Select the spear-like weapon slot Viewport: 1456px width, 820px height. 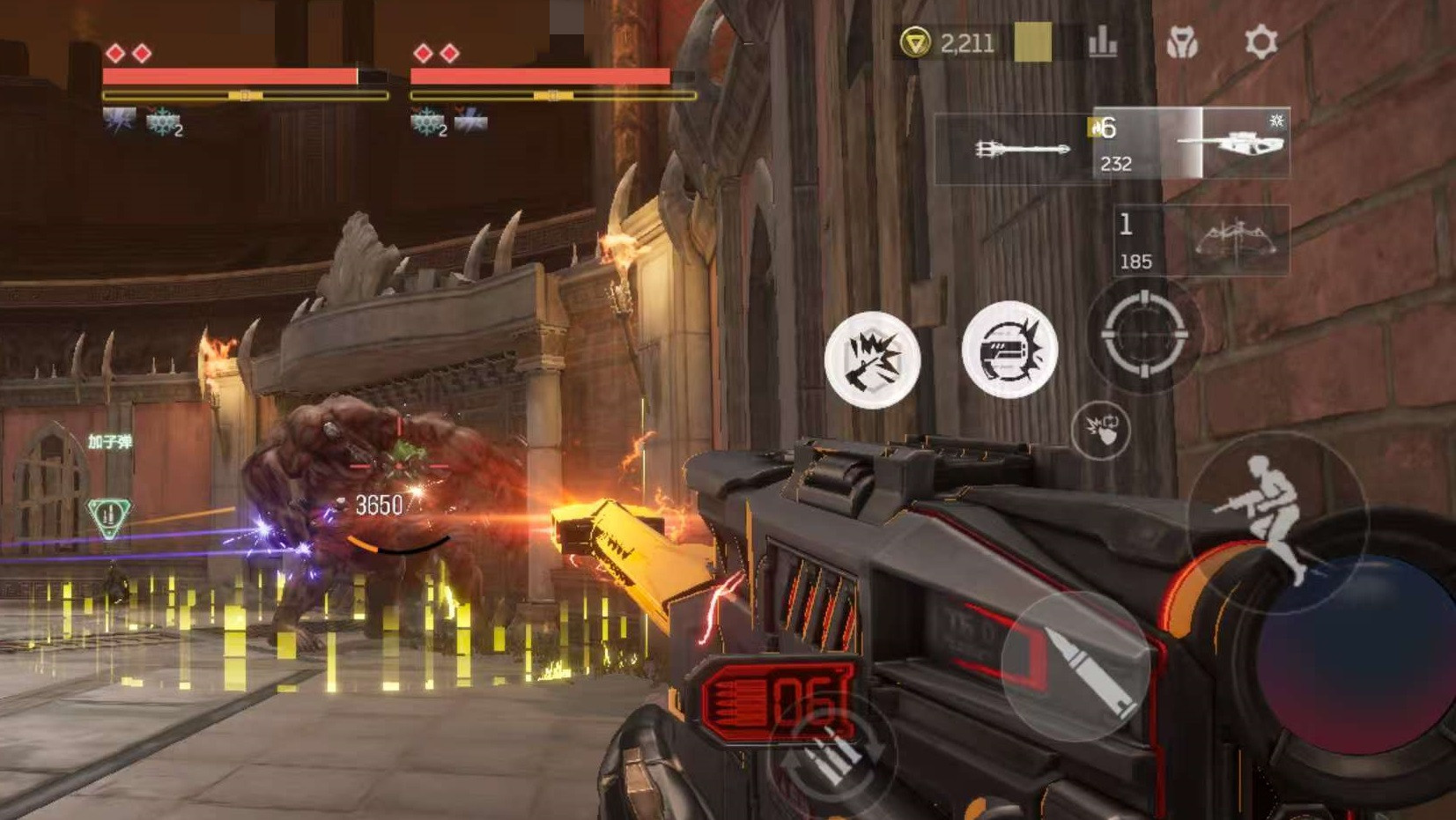pos(1020,149)
